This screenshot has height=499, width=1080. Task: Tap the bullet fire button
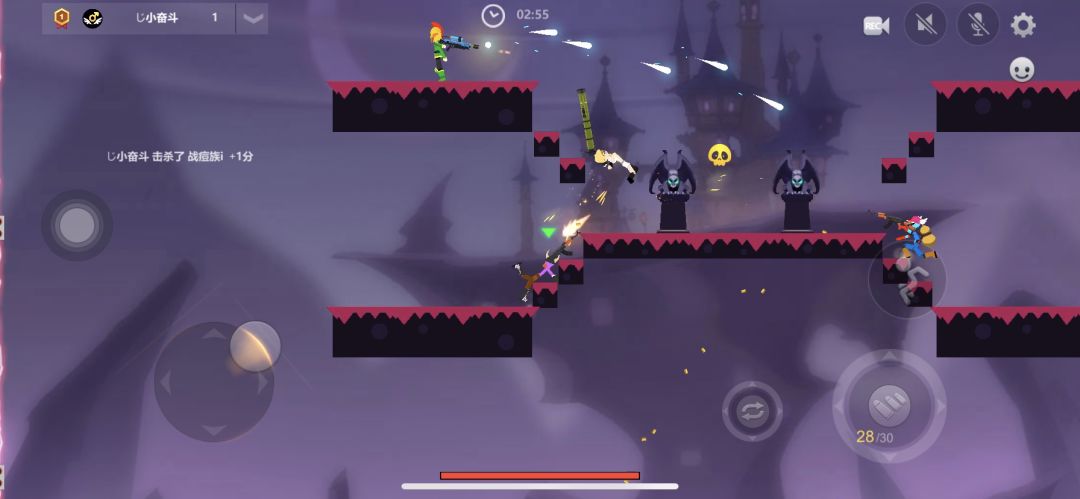[888, 404]
